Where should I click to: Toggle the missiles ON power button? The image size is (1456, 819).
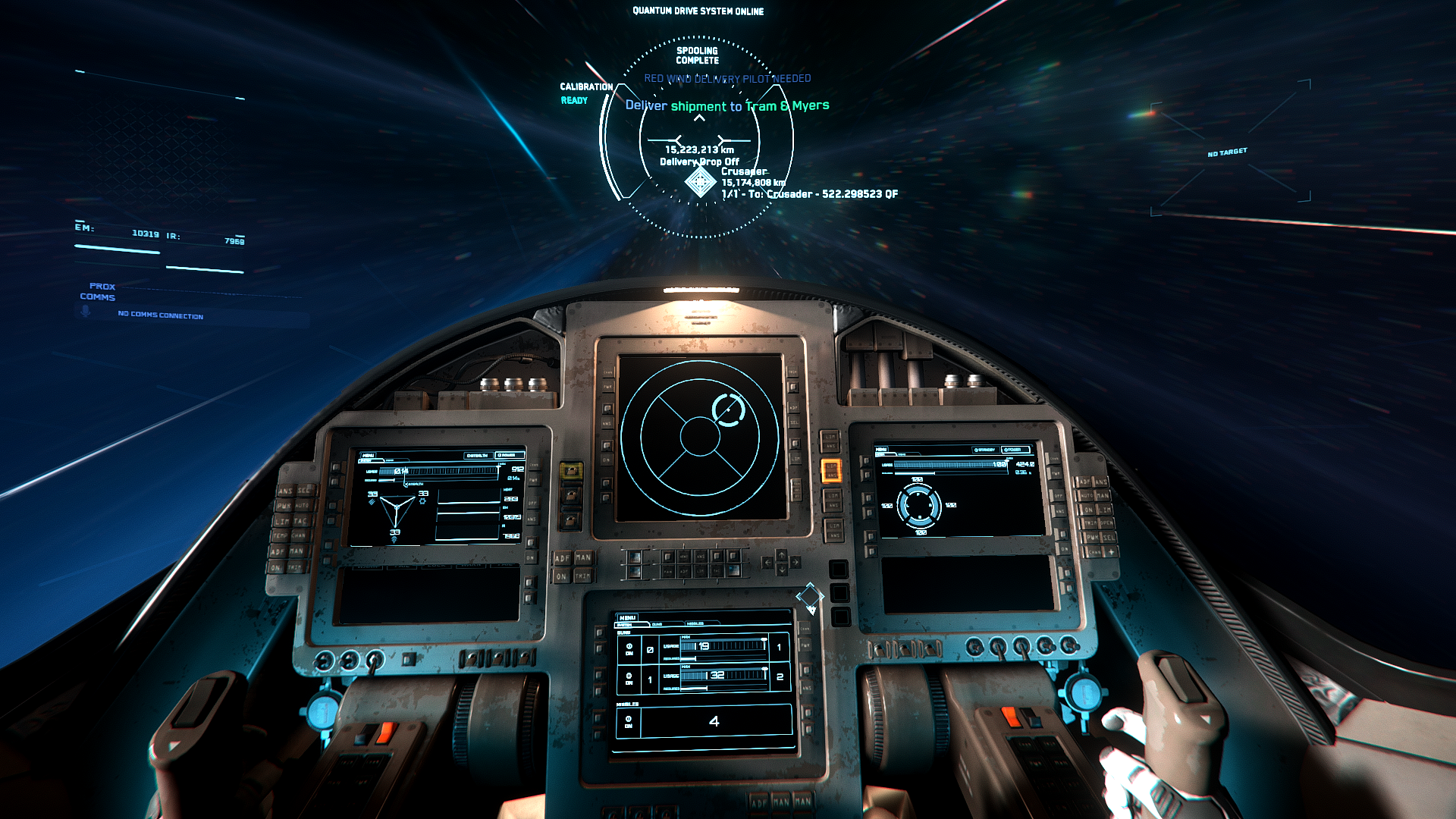coord(629,721)
